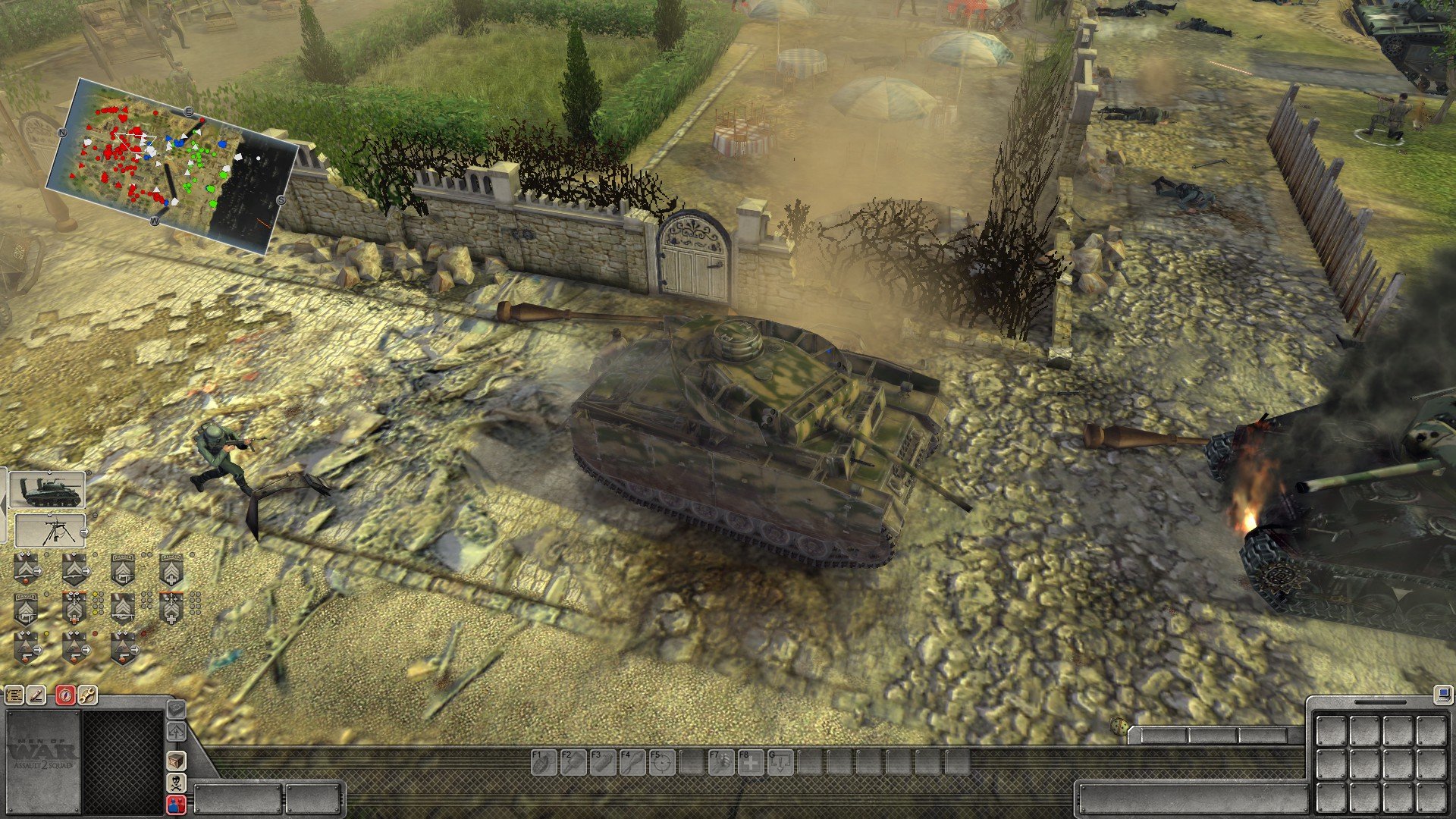Viewport: 1456px width, 819px height.
Task: Open the wrench and screwdriver settings
Action: tap(88, 695)
